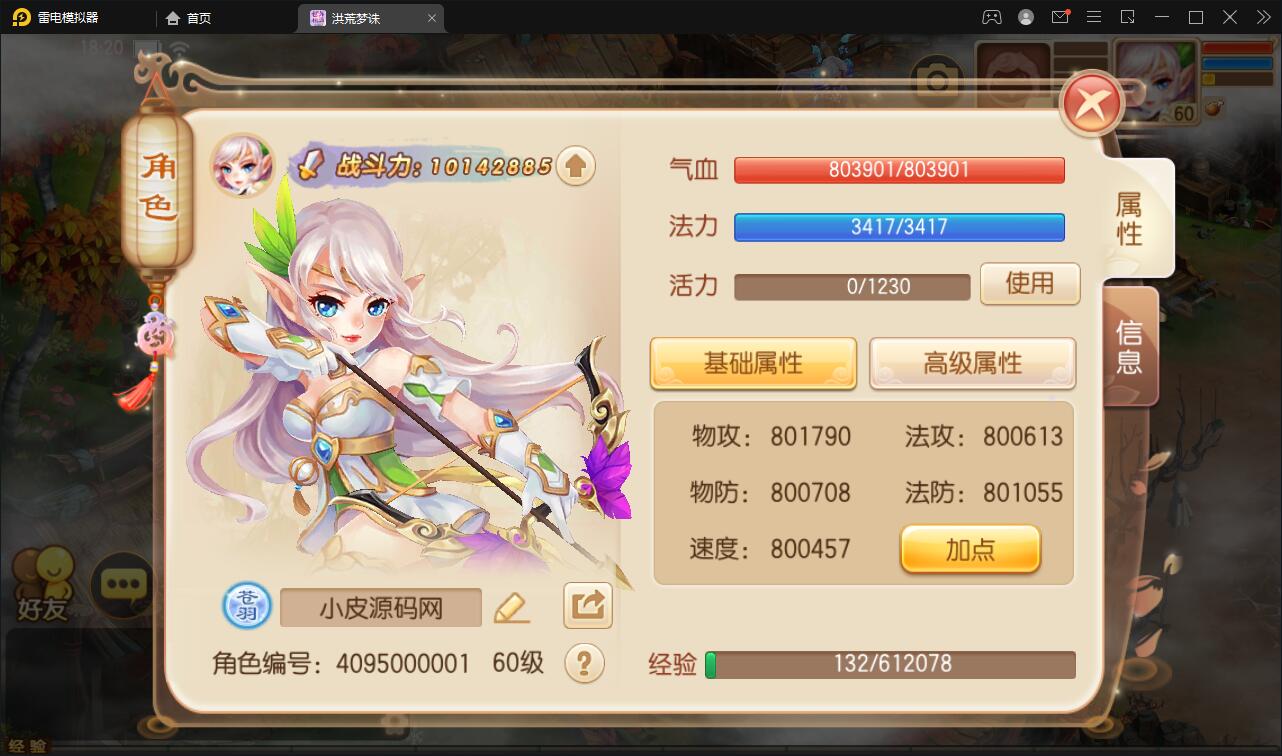This screenshot has width=1282, height=756.
Task: Select 基础属性 view
Action: tap(753, 364)
